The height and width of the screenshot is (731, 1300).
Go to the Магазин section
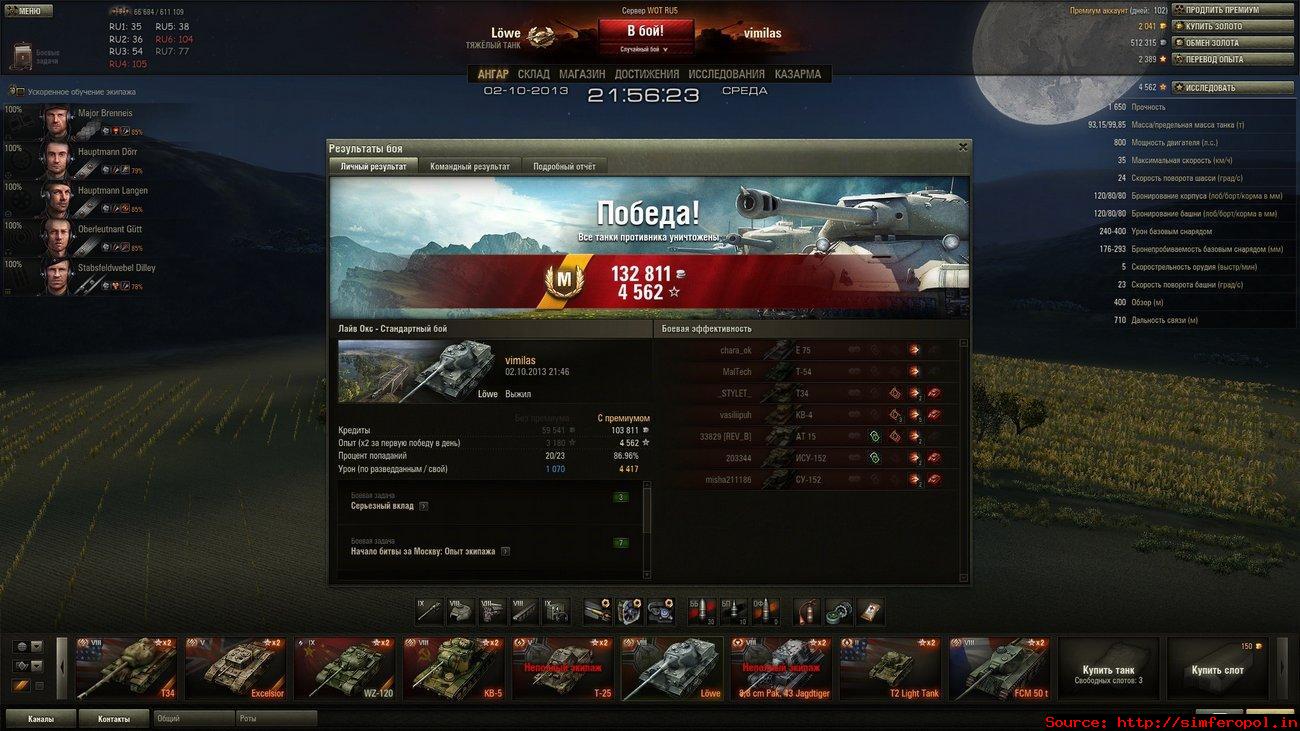[582, 74]
